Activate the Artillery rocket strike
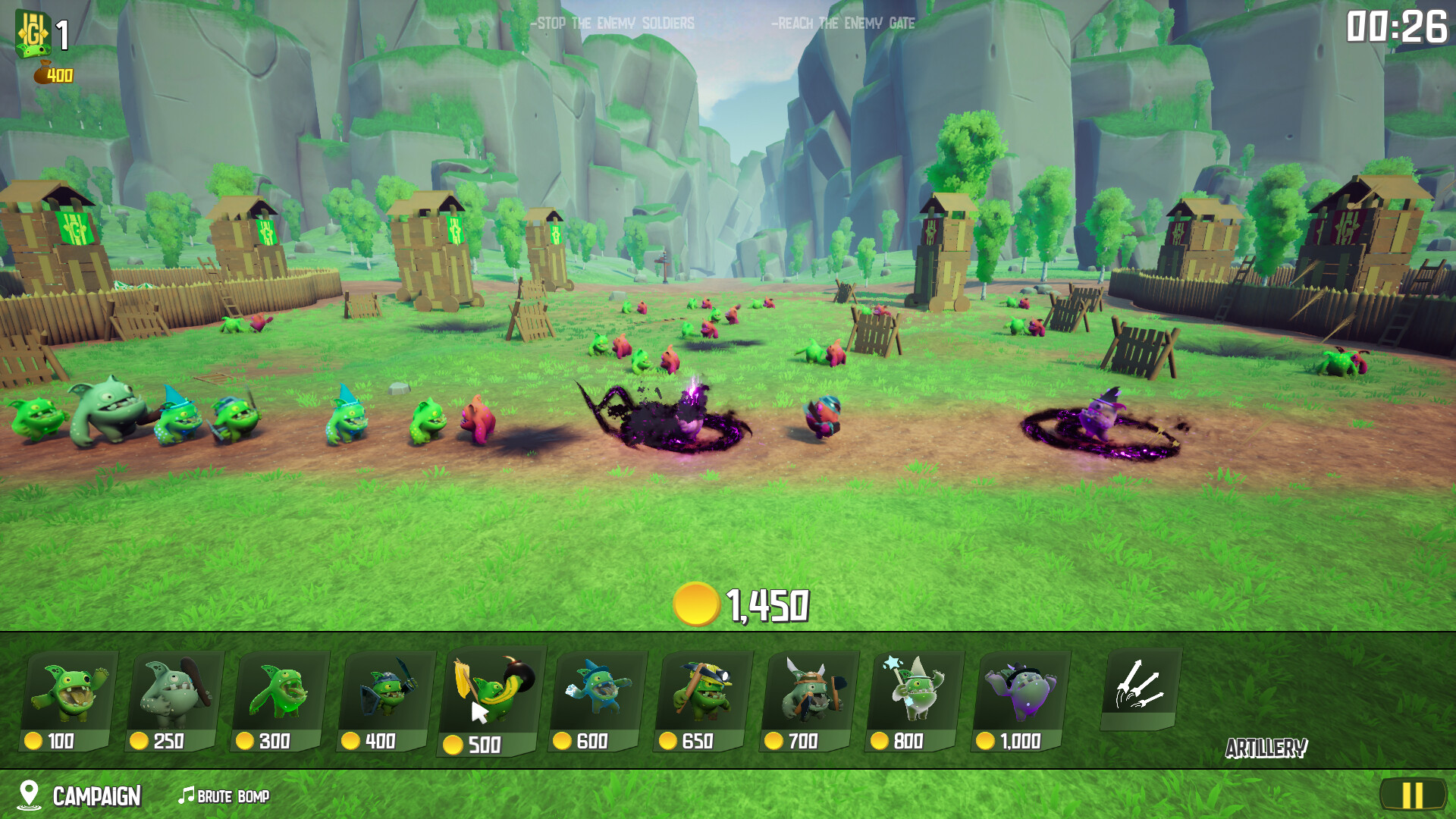This screenshot has width=1456, height=819. click(1142, 690)
